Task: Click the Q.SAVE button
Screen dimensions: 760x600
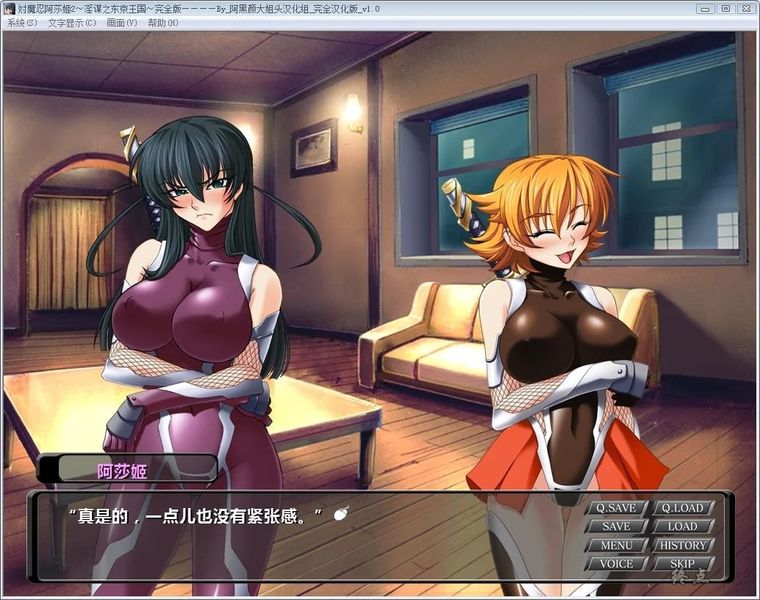Action: 616,507
